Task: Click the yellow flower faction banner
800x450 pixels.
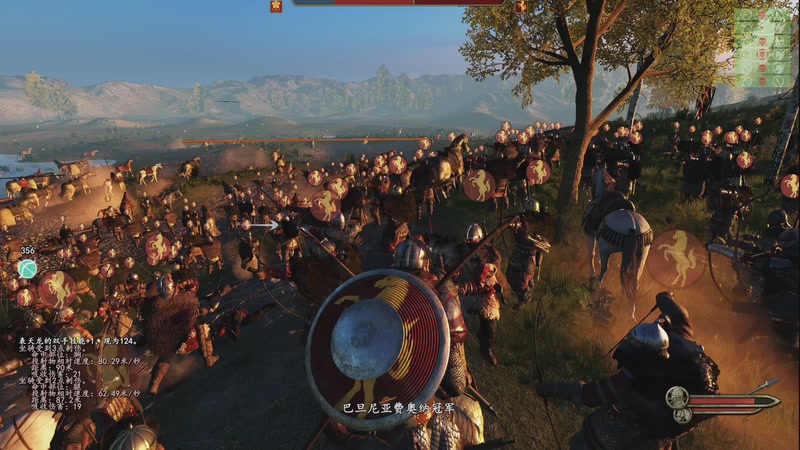Action: pyautogui.click(x=276, y=6)
